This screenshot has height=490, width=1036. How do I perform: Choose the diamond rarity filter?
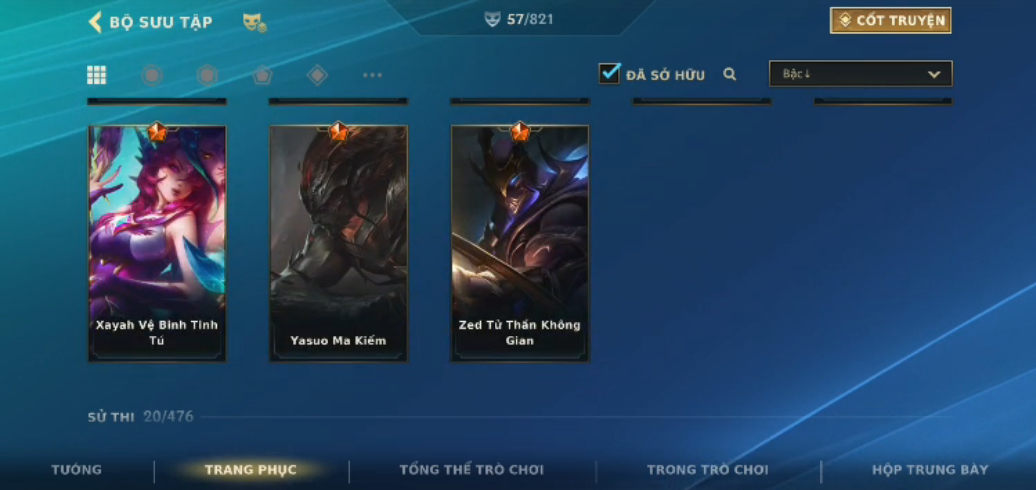click(x=317, y=75)
